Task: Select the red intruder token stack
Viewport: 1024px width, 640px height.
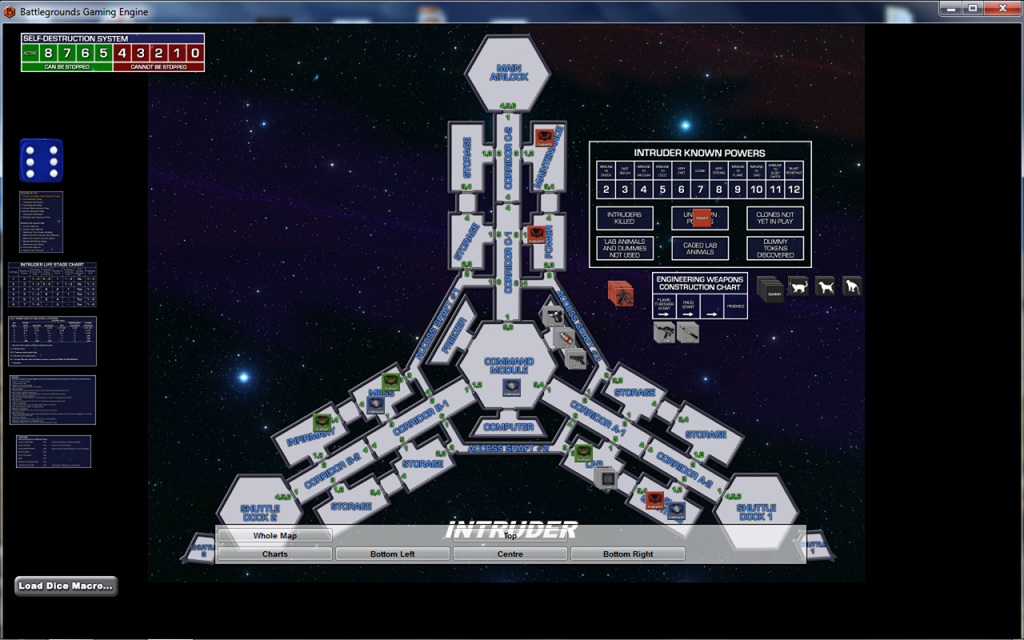Action: [x=621, y=294]
